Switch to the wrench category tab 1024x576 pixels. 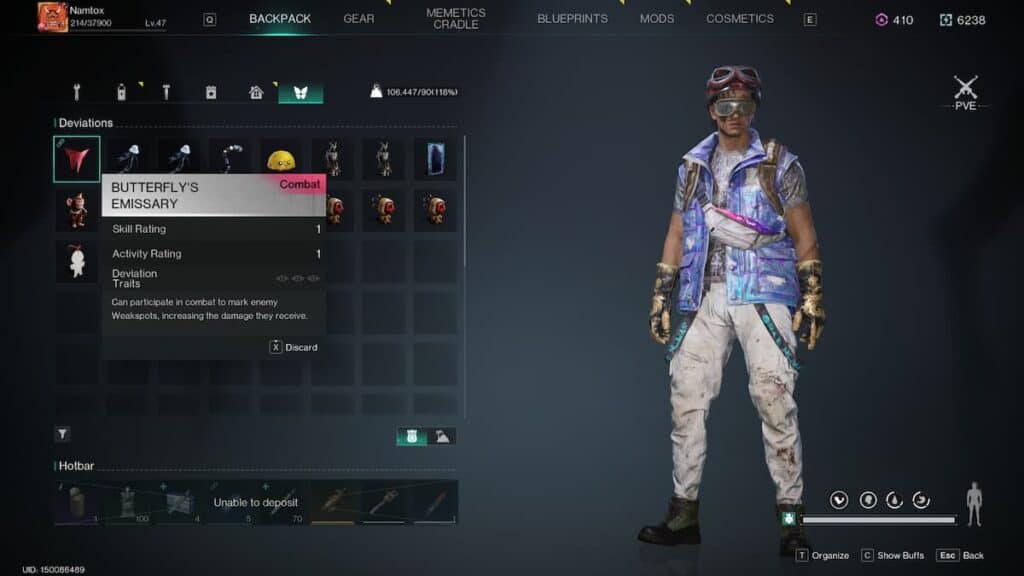[x=77, y=92]
